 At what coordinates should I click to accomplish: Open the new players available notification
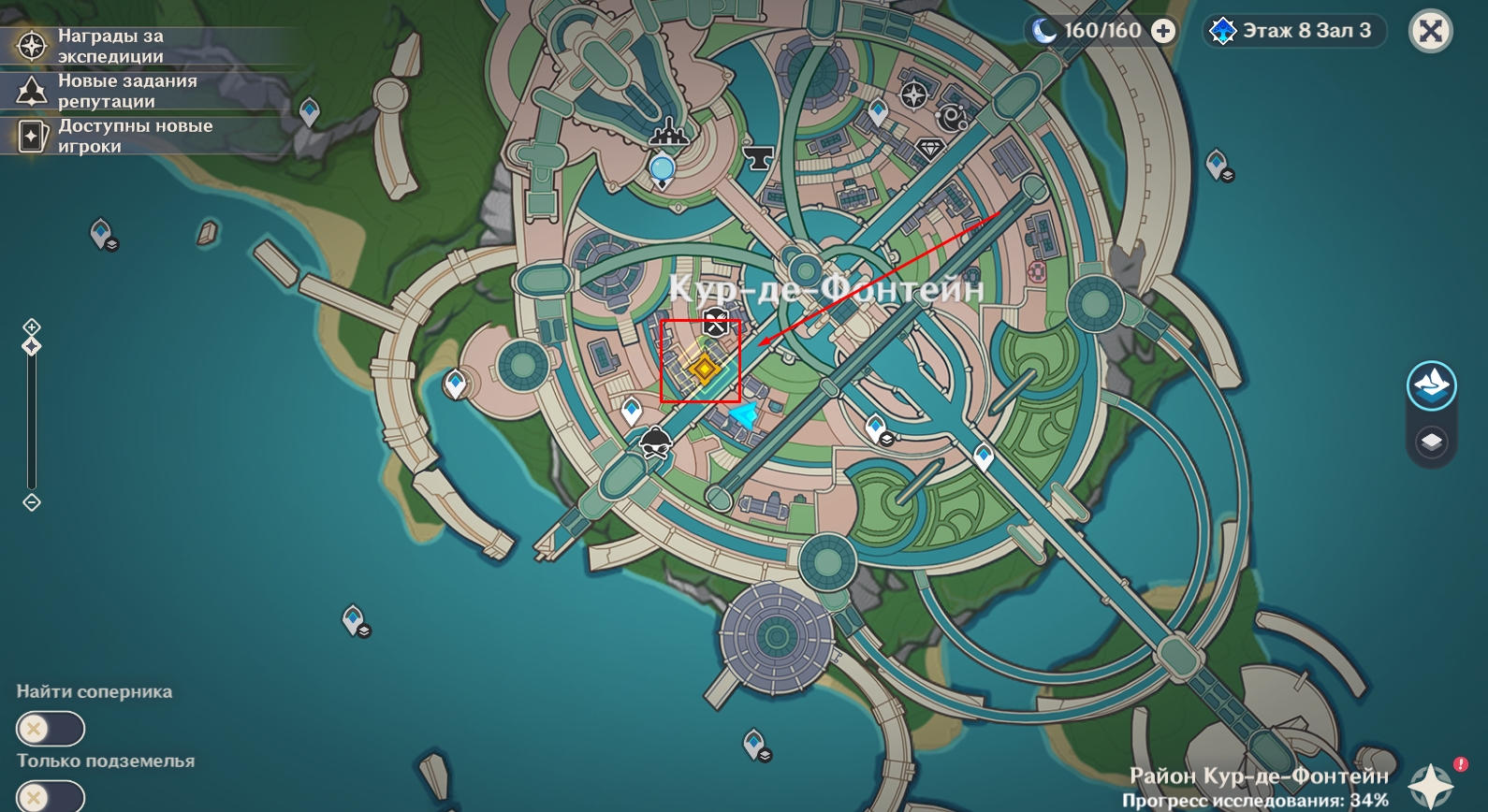112,136
